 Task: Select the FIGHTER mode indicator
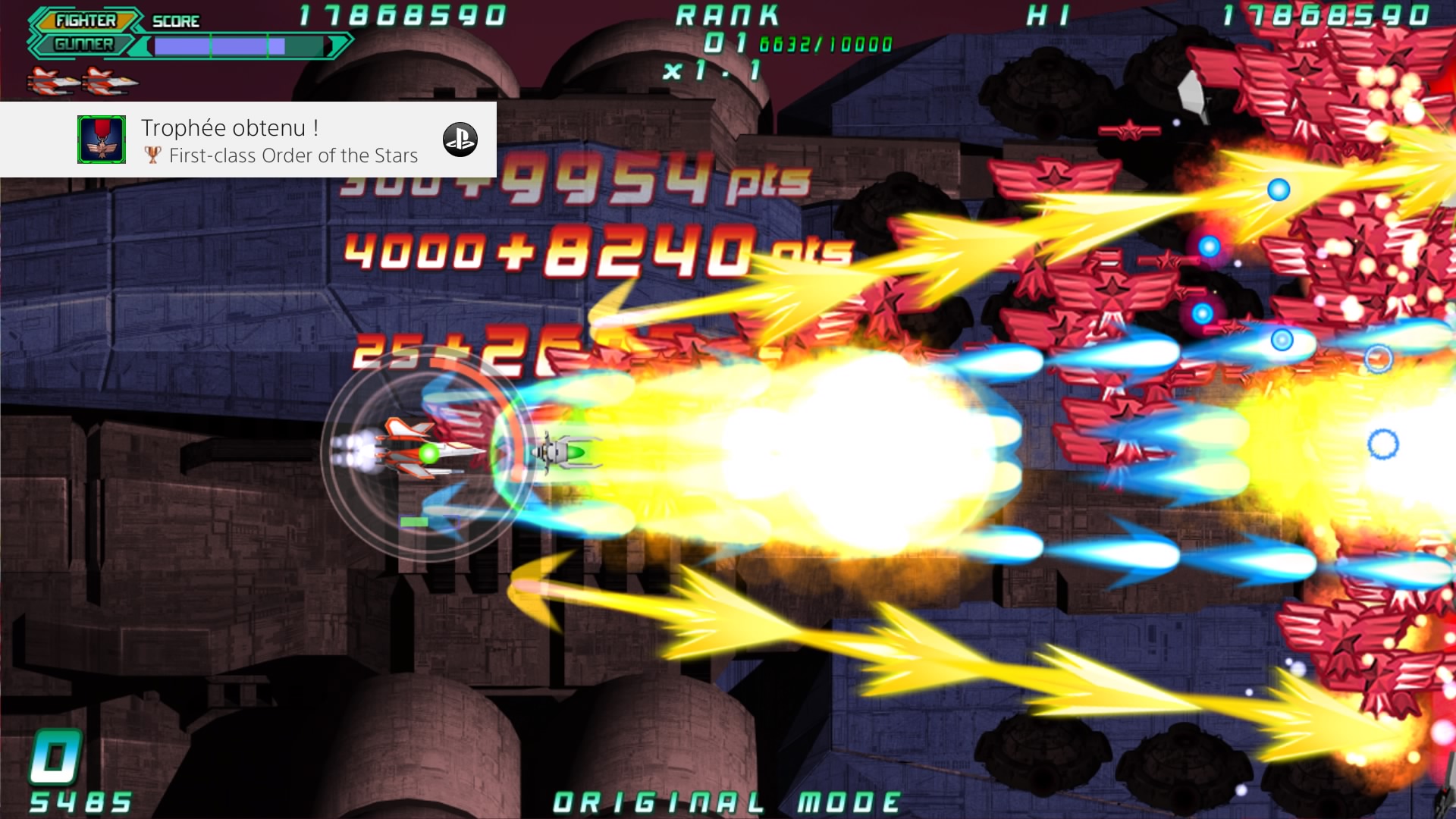click(86, 20)
